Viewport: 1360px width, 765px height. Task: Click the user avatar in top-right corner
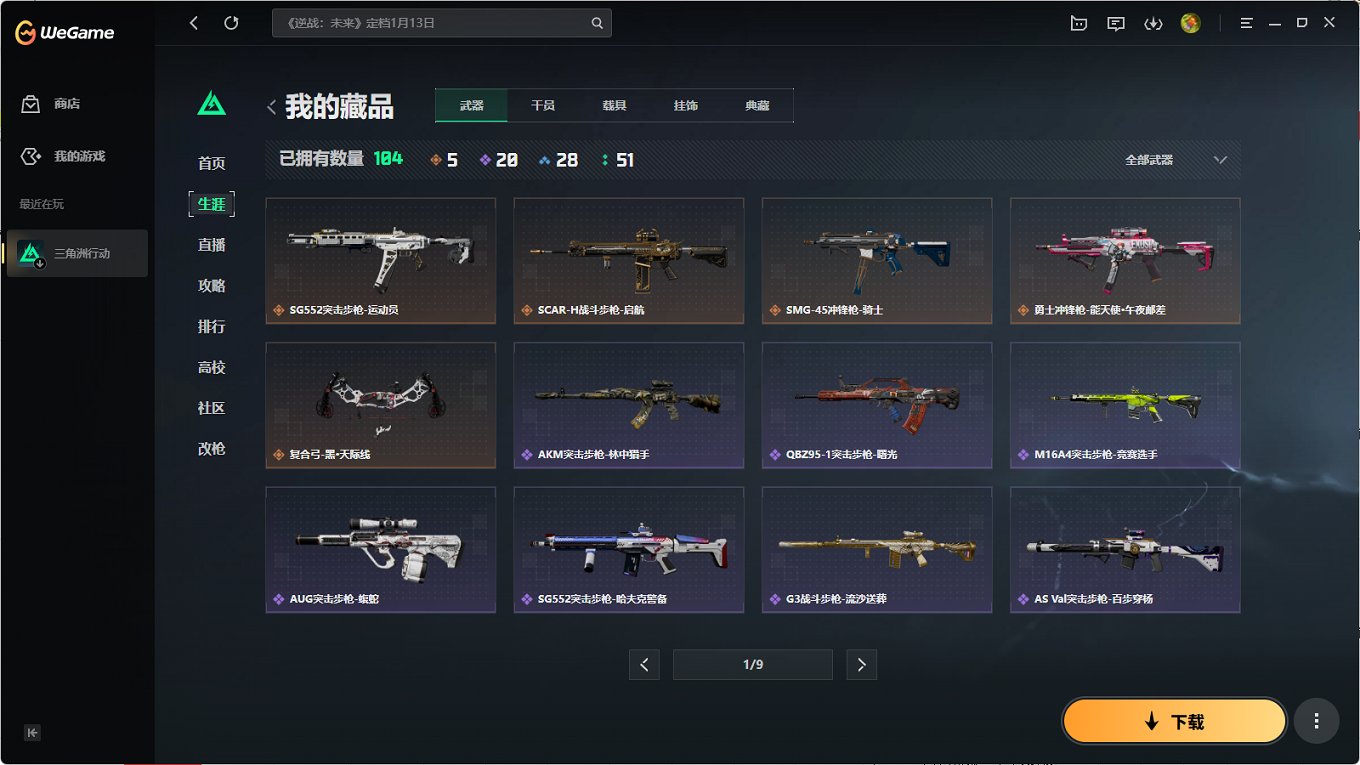(x=1190, y=22)
